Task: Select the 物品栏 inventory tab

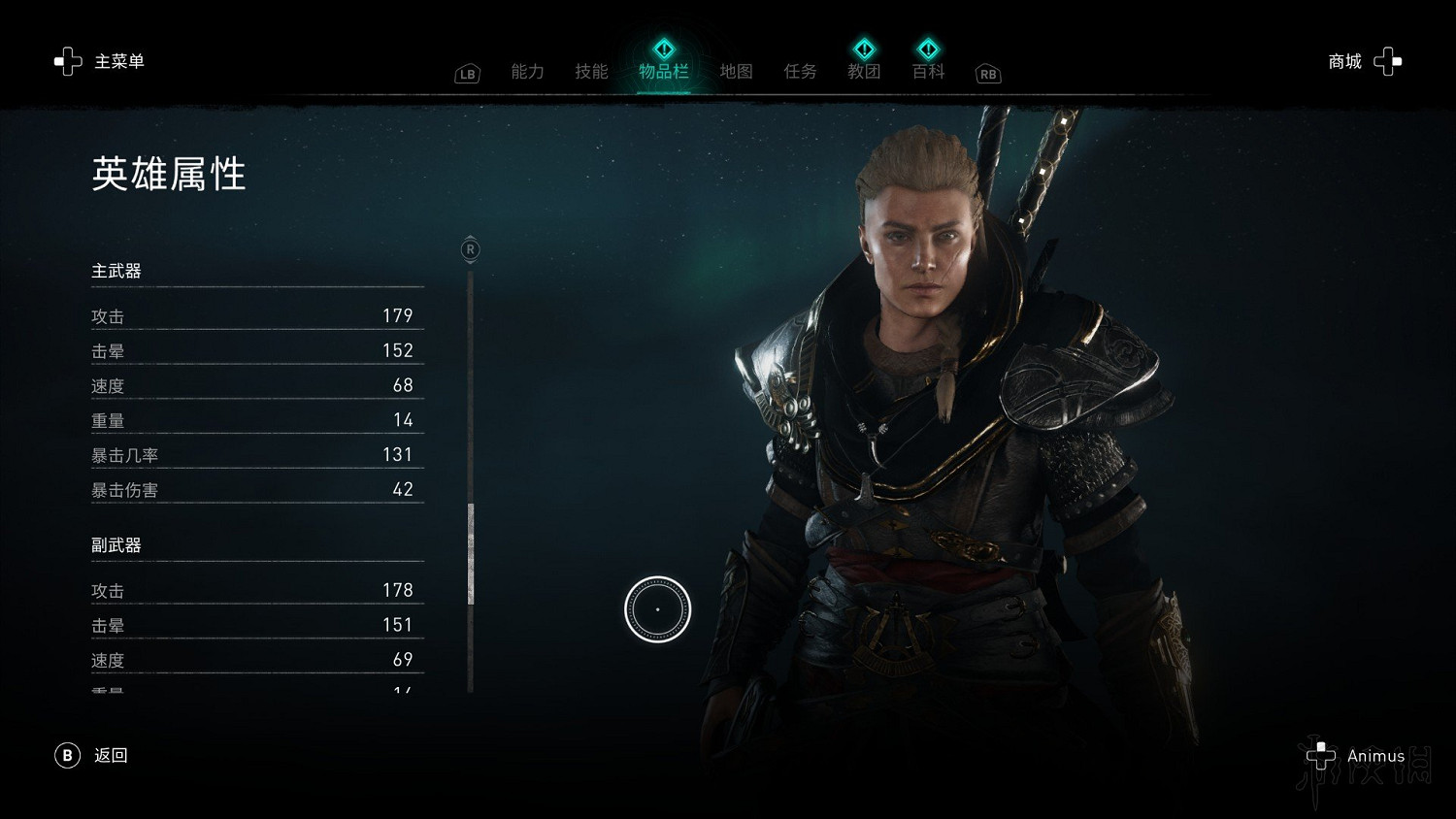Action: coord(664,71)
